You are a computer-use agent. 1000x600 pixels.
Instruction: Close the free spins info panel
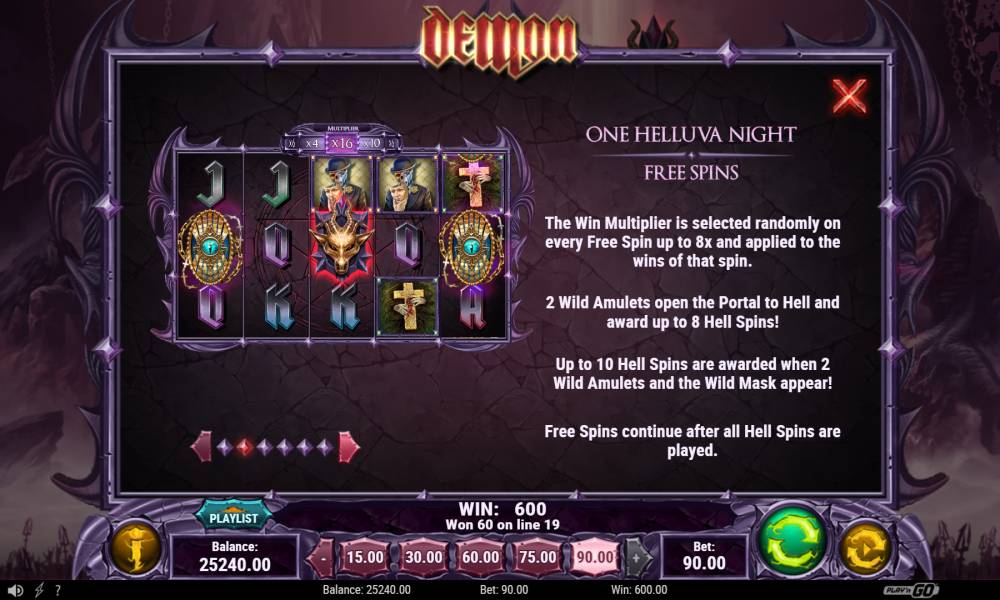click(849, 97)
